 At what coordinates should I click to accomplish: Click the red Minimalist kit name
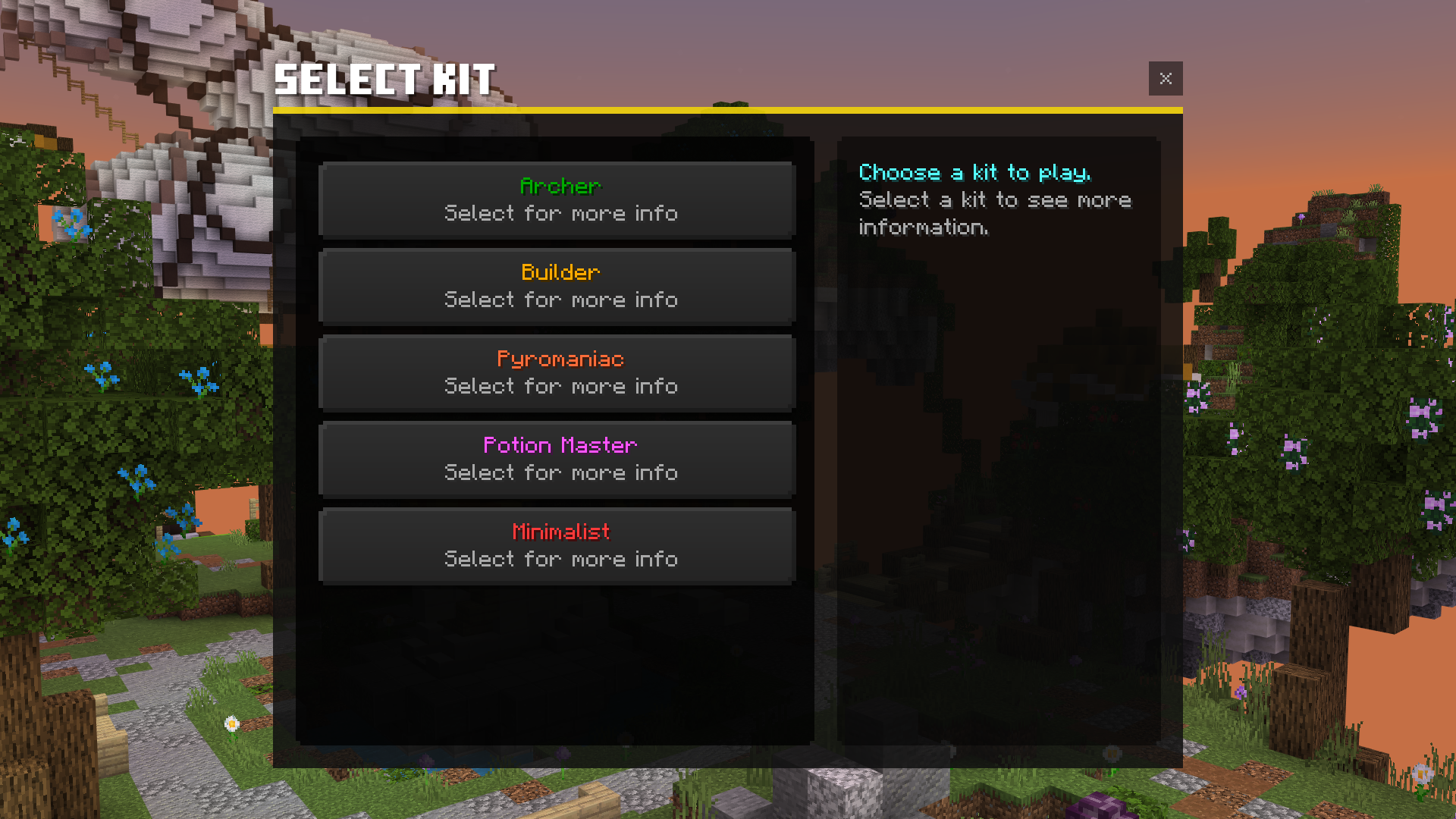pyautogui.click(x=560, y=532)
